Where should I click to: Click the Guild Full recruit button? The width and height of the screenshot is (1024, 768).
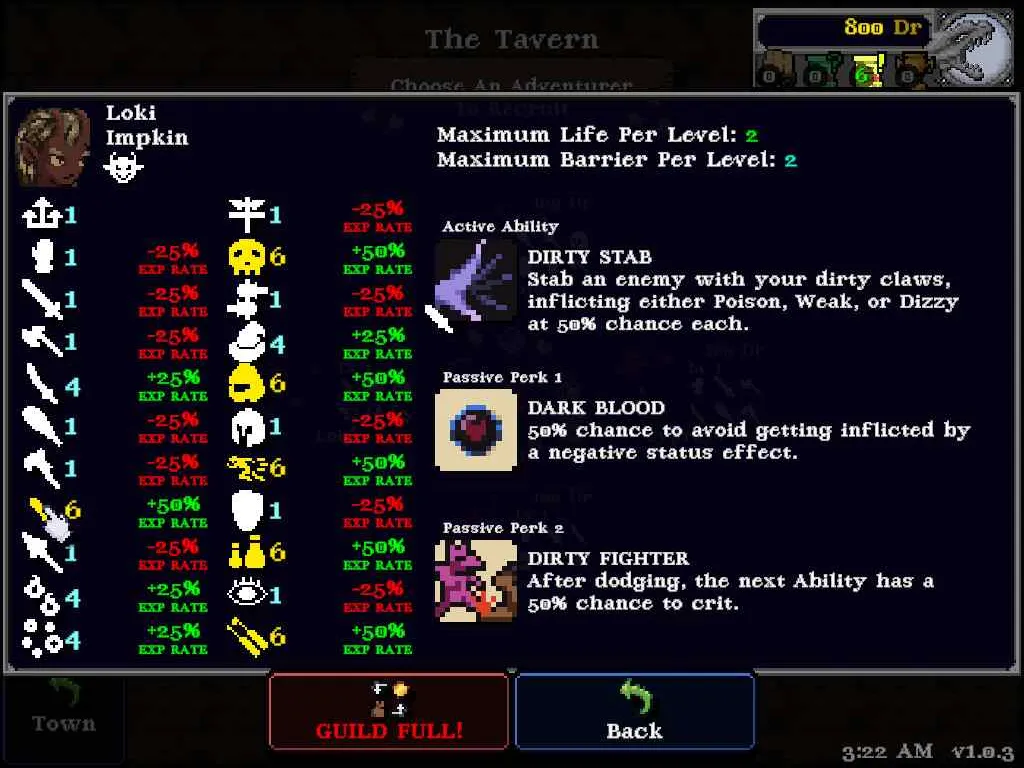pos(389,711)
